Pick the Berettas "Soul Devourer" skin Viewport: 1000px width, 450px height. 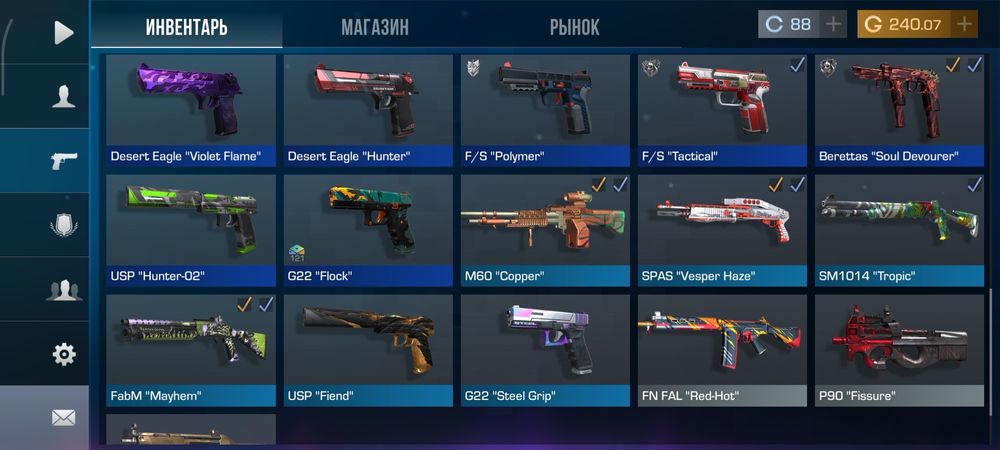point(899,110)
